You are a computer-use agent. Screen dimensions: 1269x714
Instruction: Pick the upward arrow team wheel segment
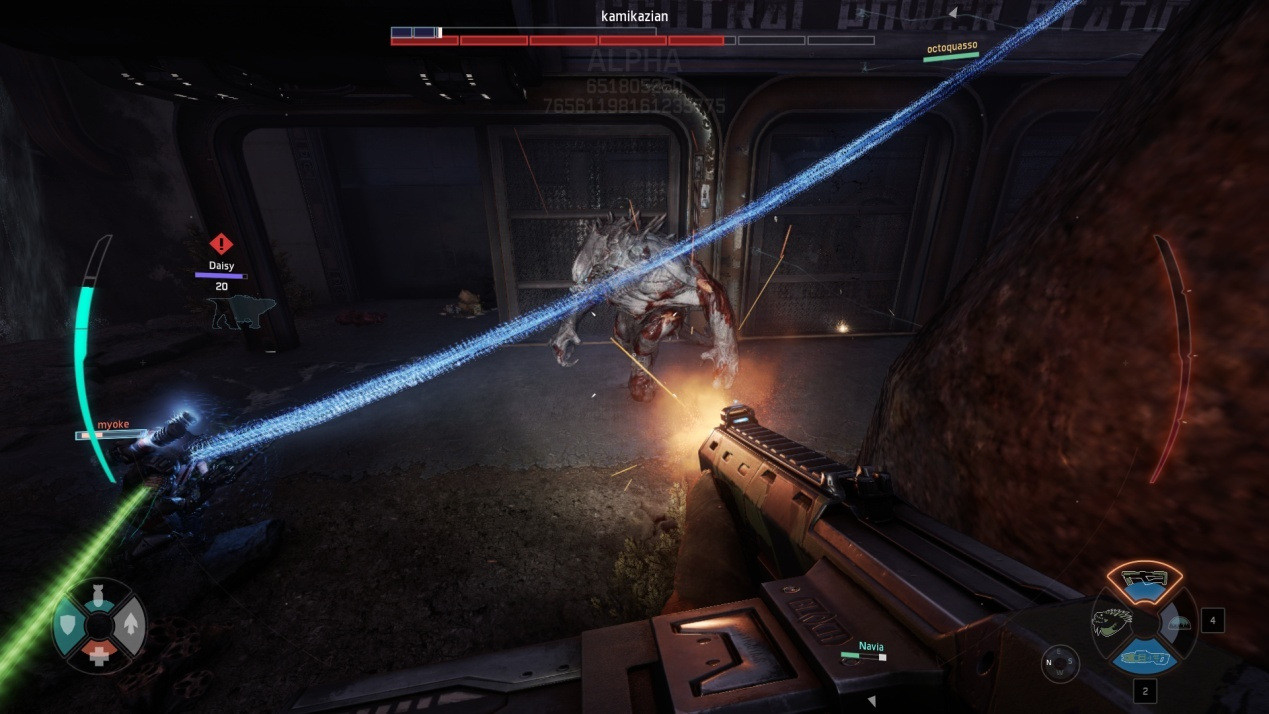point(130,626)
